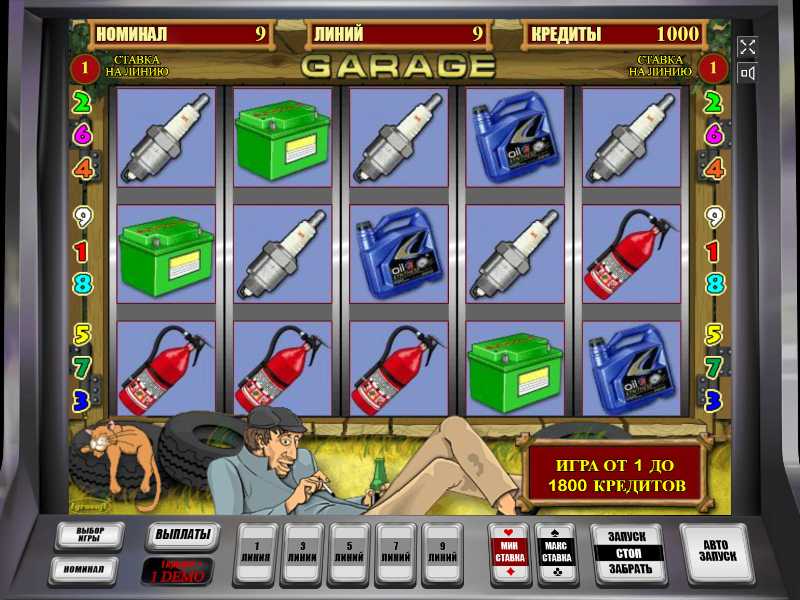Open the ВЫБОР ИГРЫ game selection

88,535
